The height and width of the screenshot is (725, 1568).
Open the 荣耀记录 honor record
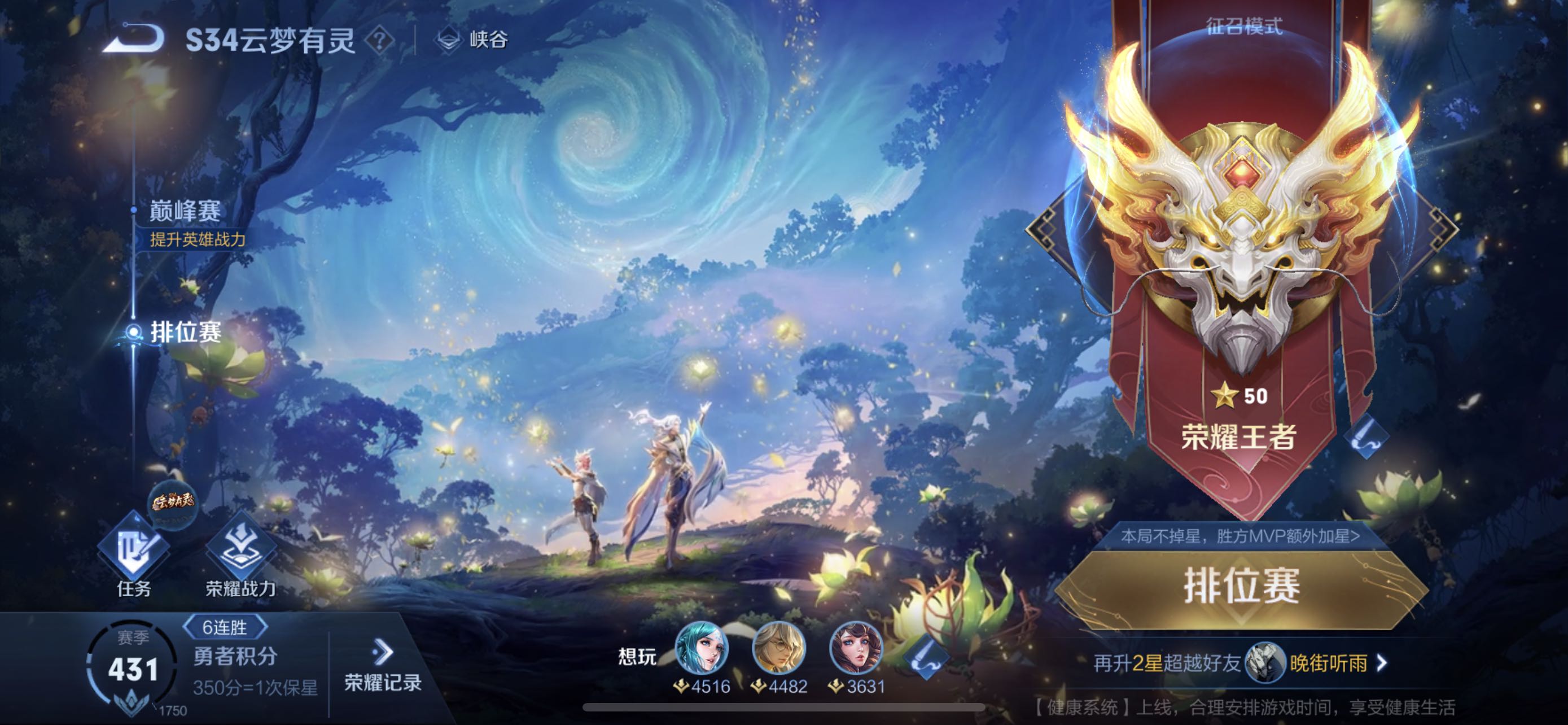click(x=382, y=667)
